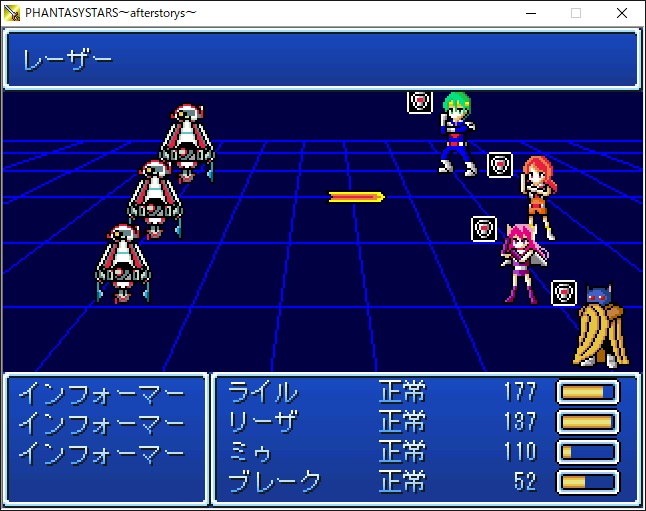Select the ブレーク party member row
This screenshot has width=646, height=511.
coord(275,481)
